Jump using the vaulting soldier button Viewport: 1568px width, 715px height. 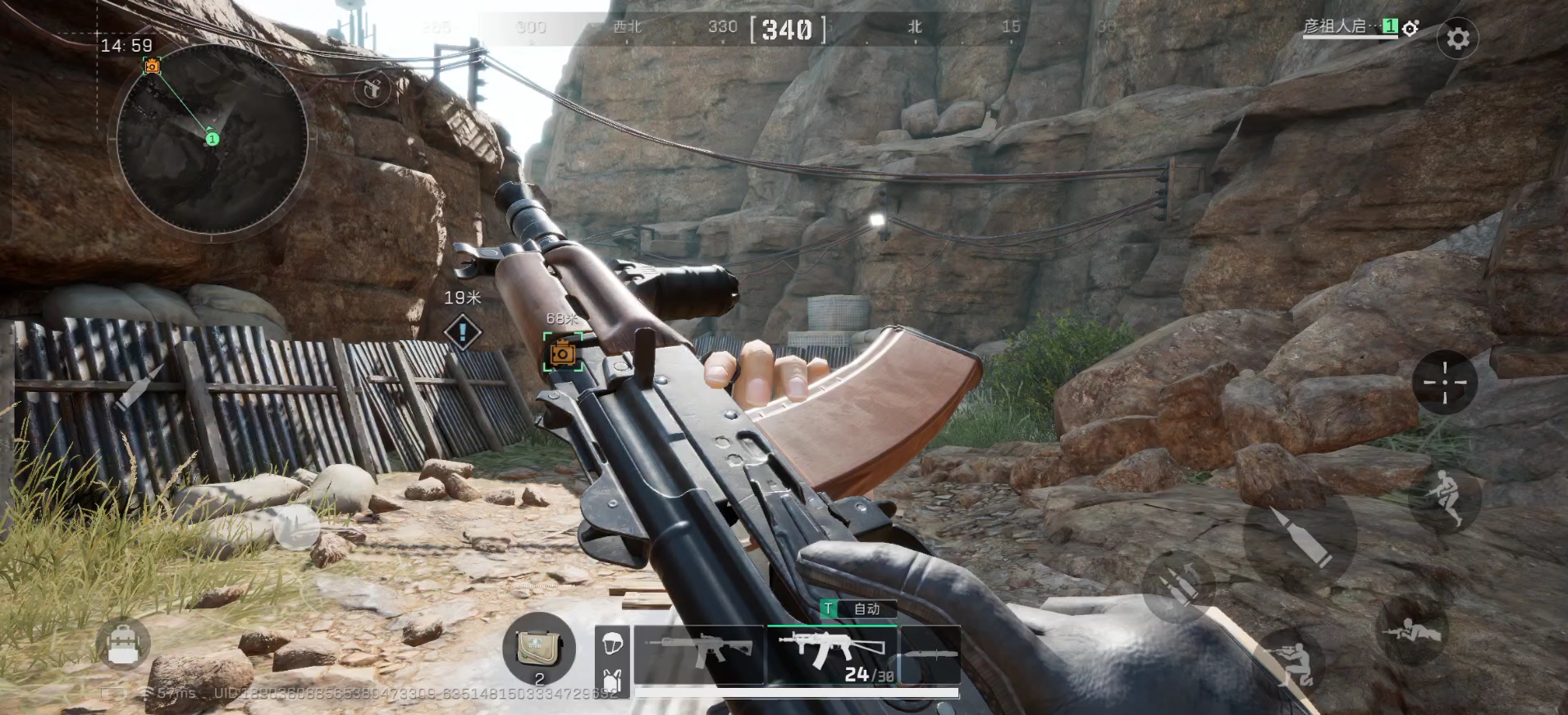coord(1444,499)
